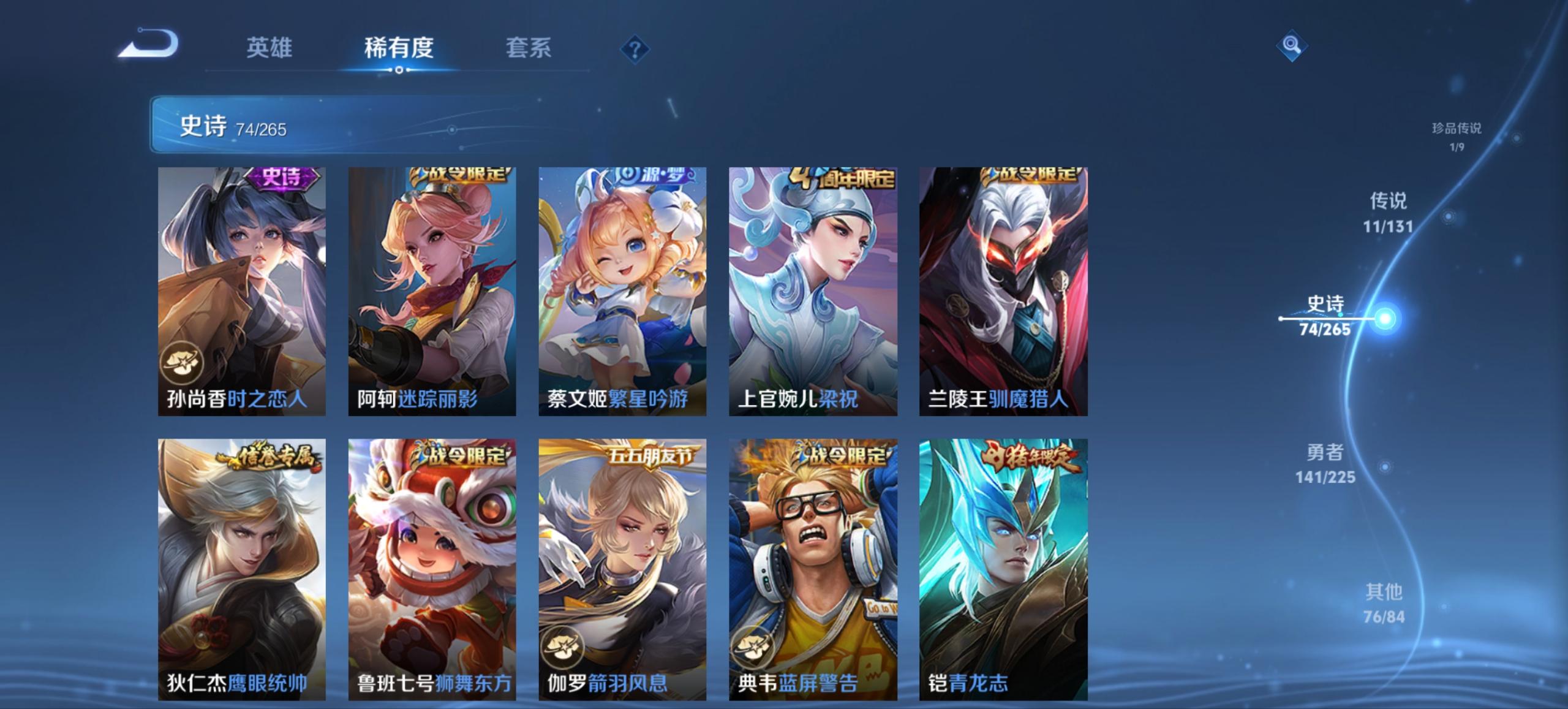Viewport: 1568px width, 709px height.
Task: Switch to the 套系 tab
Action: pyautogui.click(x=528, y=49)
